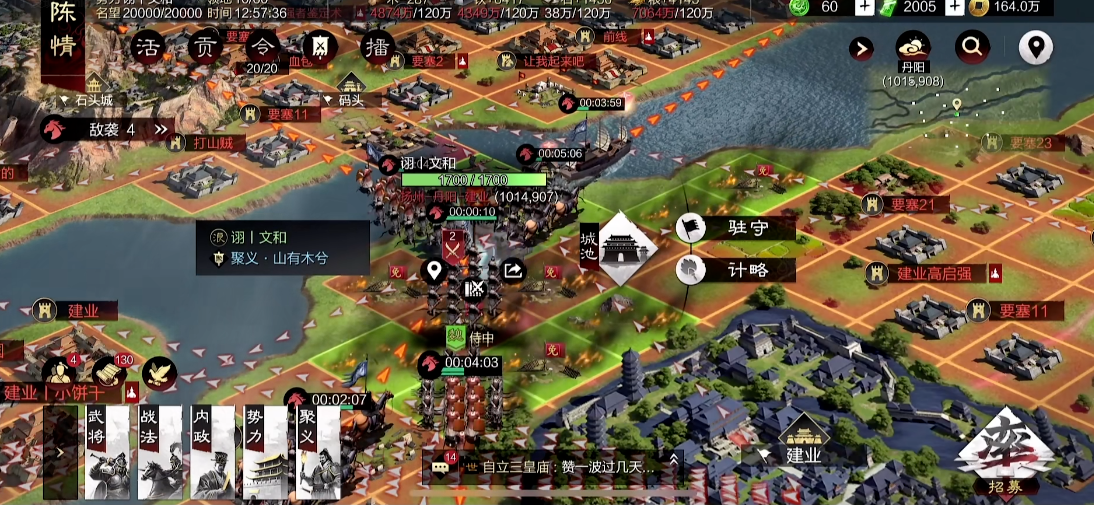The image size is (1094, 505).
Task: Open the 武将 generals card
Action: [107, 452]
